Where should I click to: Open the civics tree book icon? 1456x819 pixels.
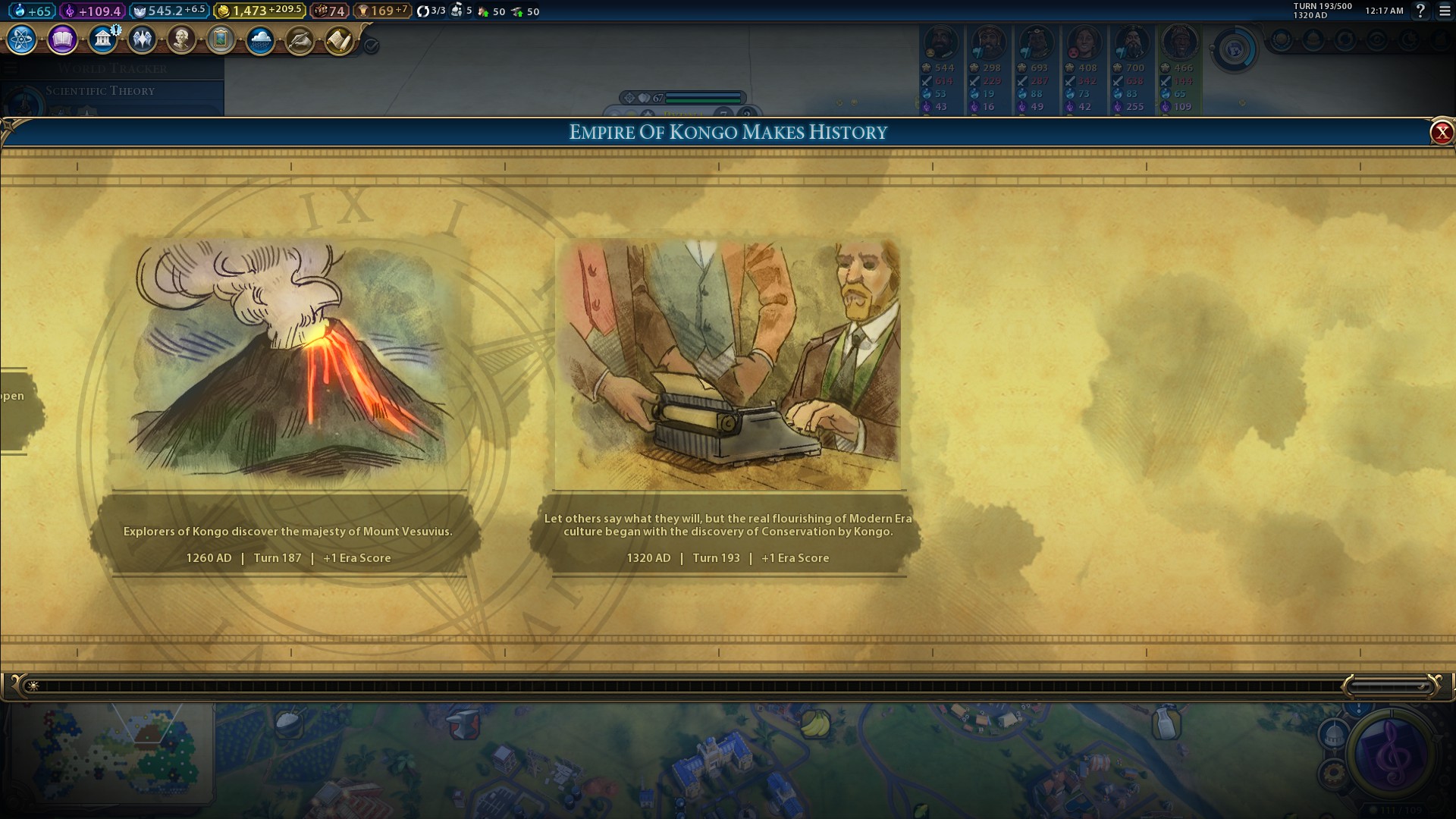62,39
